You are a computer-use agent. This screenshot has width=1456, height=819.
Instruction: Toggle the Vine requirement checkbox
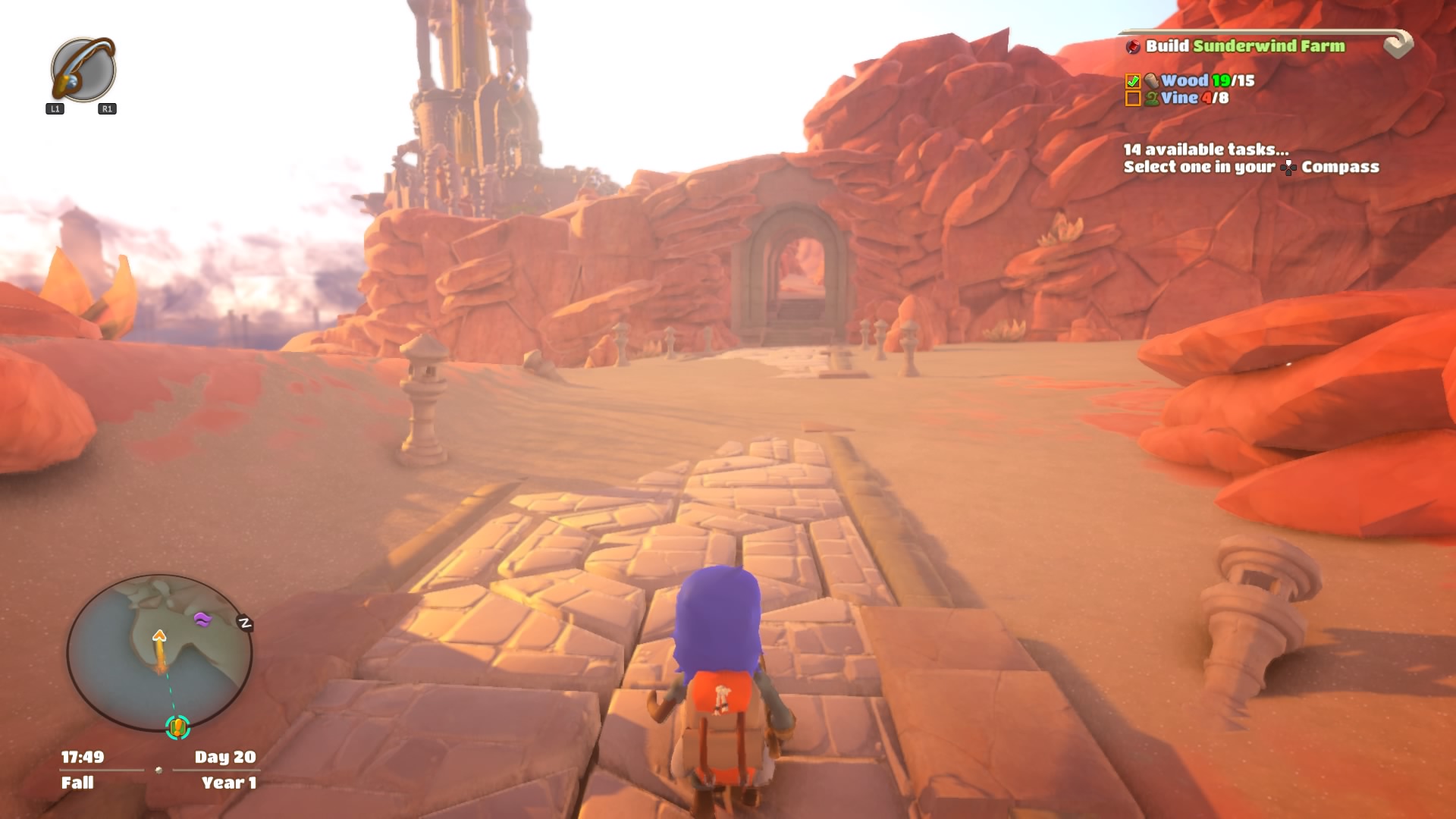tap(1133, 99)
